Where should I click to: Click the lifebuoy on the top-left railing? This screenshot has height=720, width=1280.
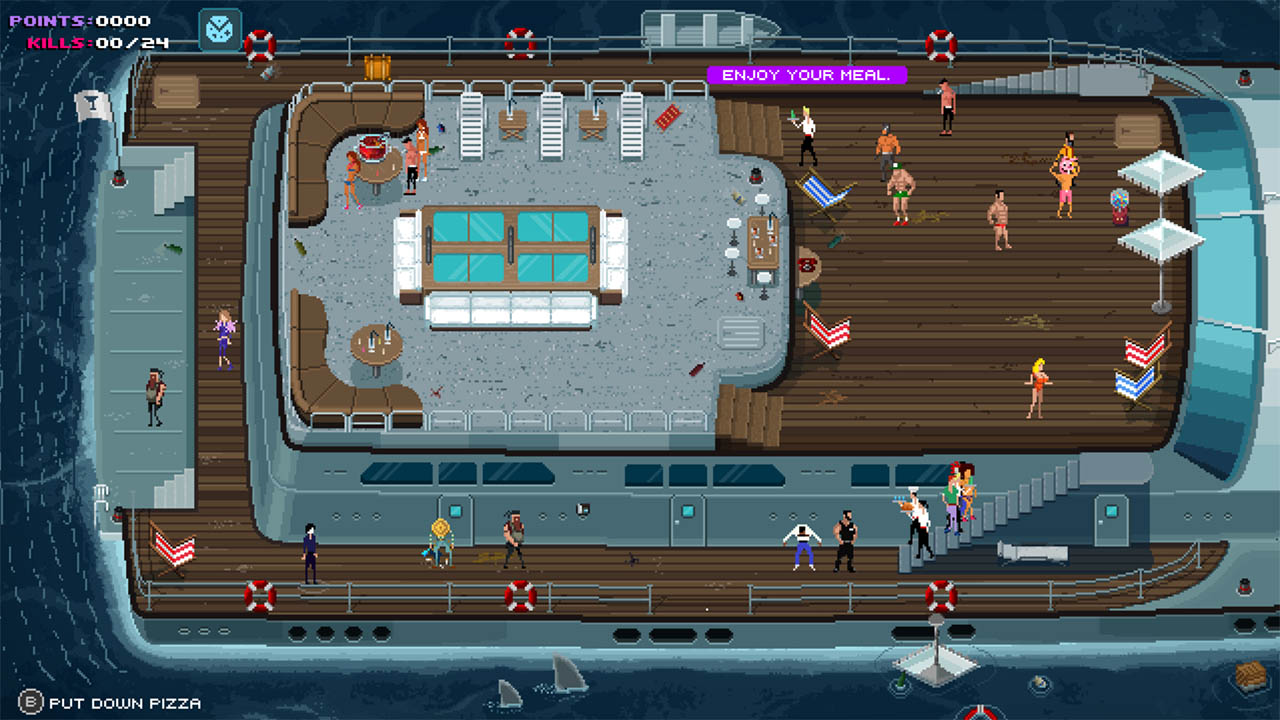pos(258,44)
